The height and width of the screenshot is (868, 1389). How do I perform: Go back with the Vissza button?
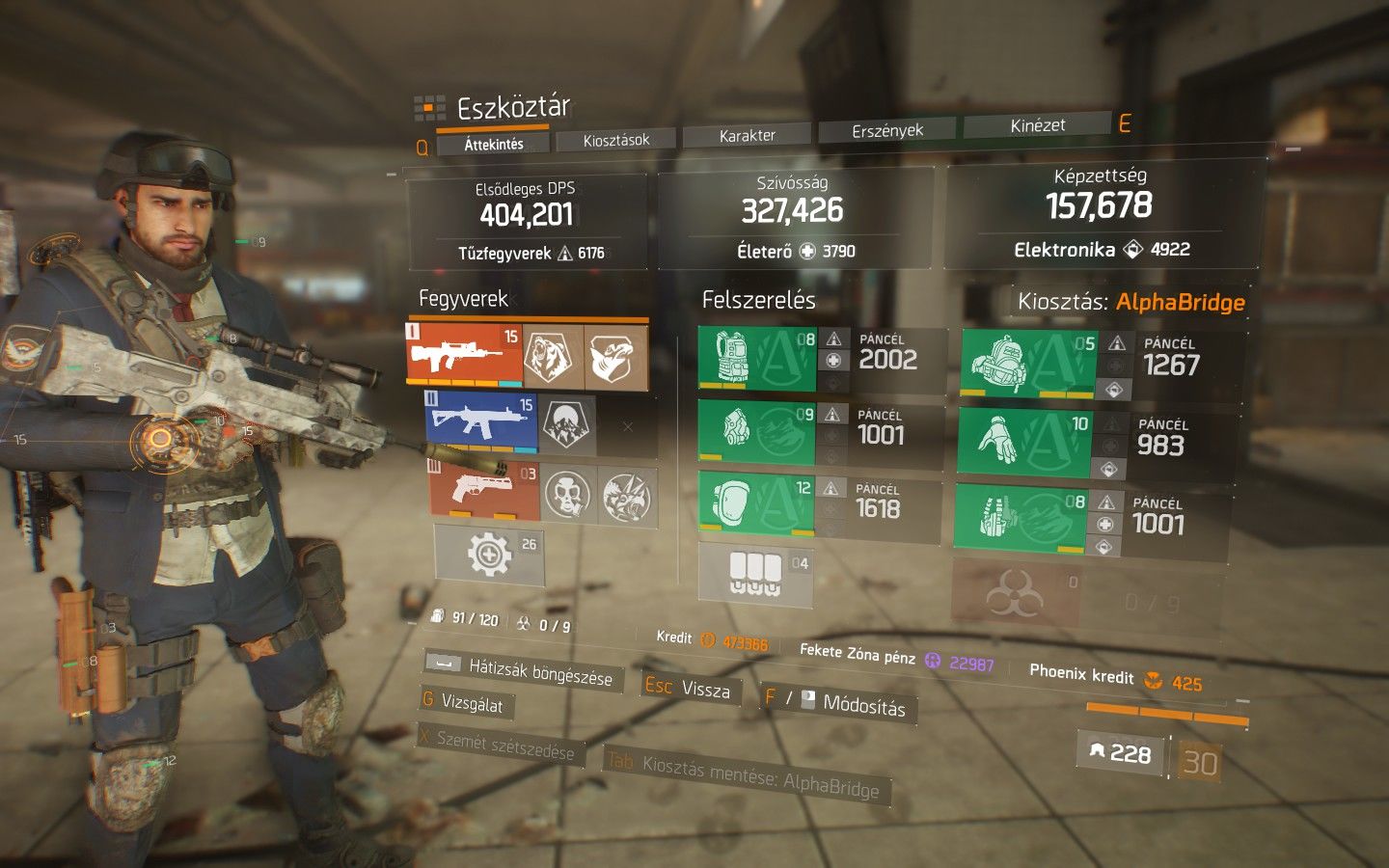(689, 688)
